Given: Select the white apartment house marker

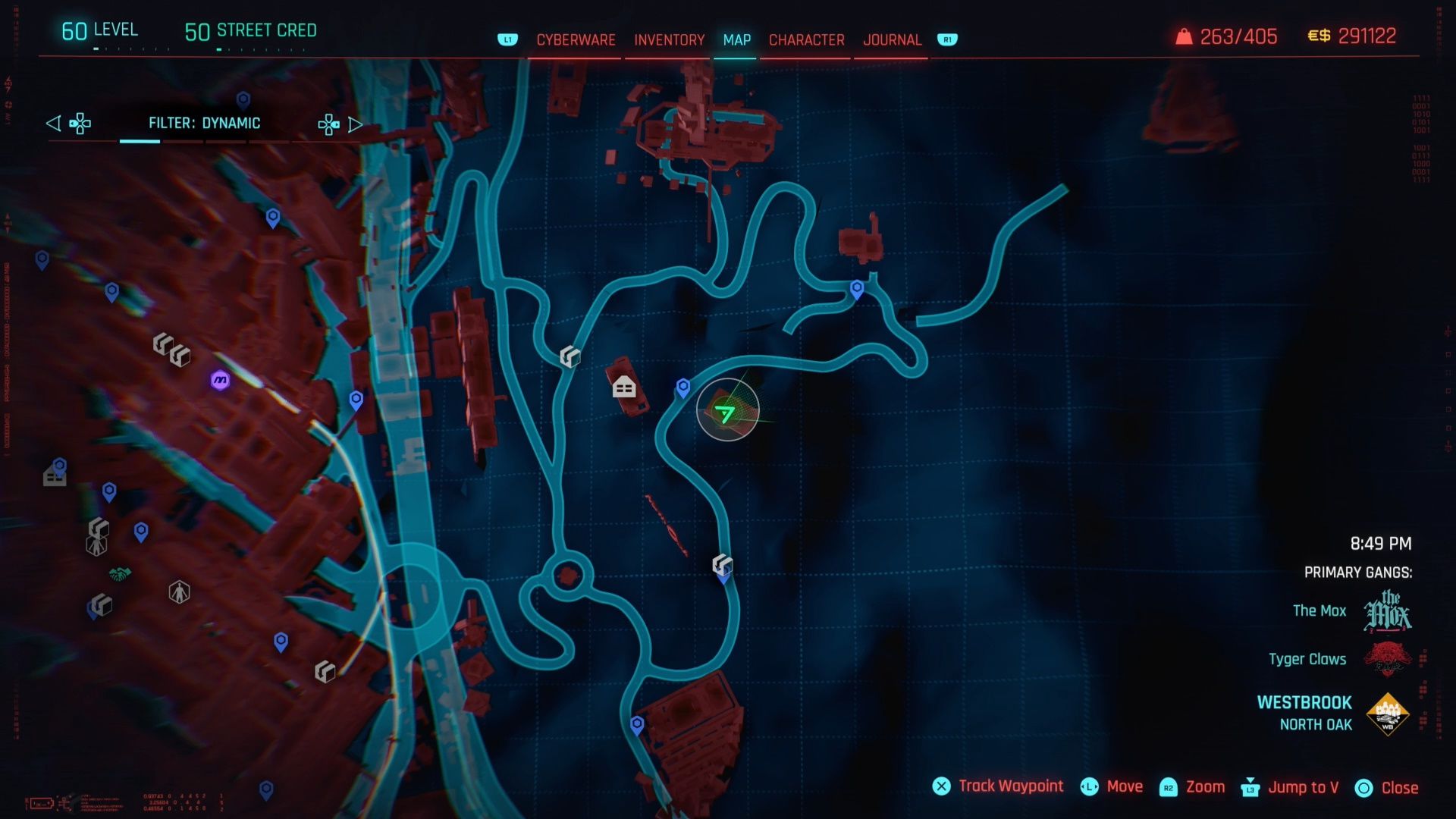Looking at the screenshot, I should point(624,388).
